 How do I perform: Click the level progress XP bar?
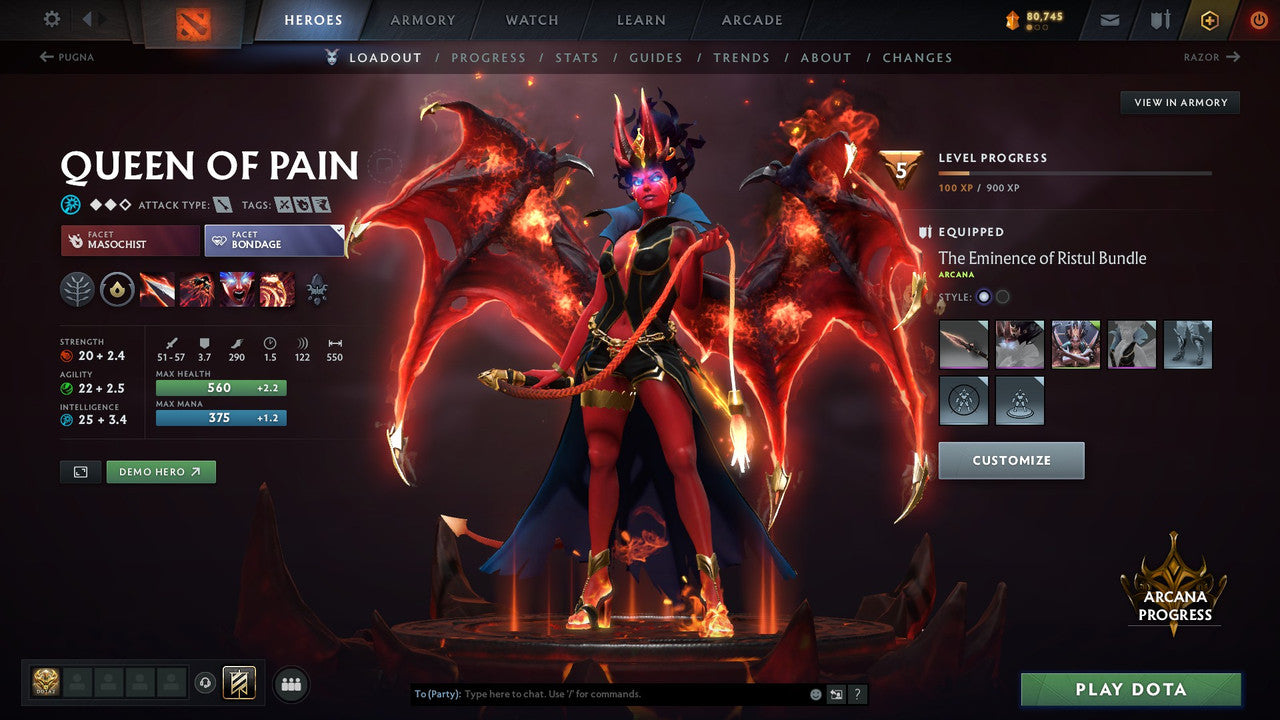coord(1075,172)
